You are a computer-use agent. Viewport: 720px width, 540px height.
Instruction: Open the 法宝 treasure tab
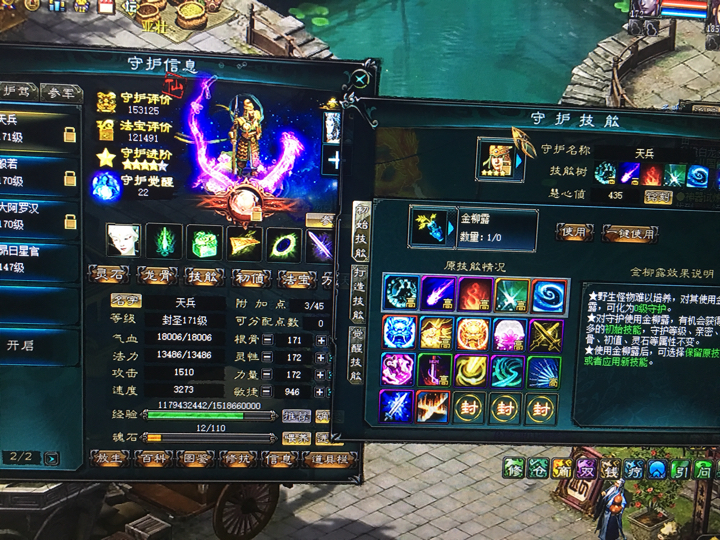pos(295,275)
